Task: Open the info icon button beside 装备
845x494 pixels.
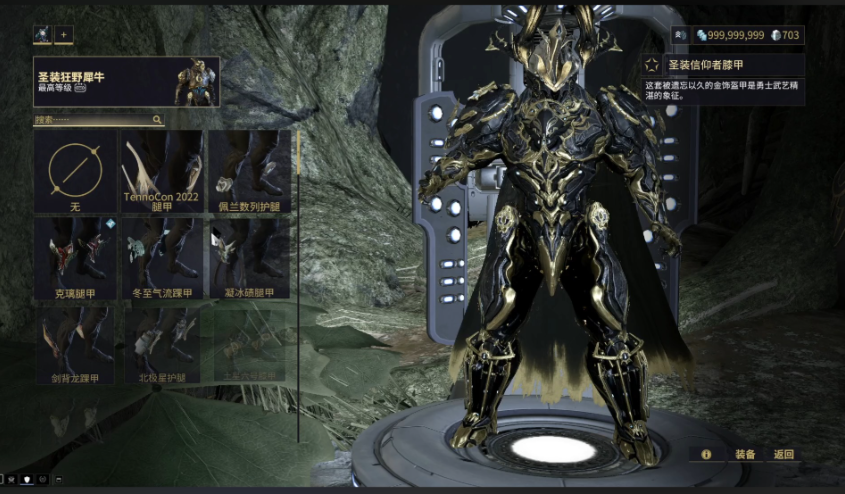Action: [706, 454]
